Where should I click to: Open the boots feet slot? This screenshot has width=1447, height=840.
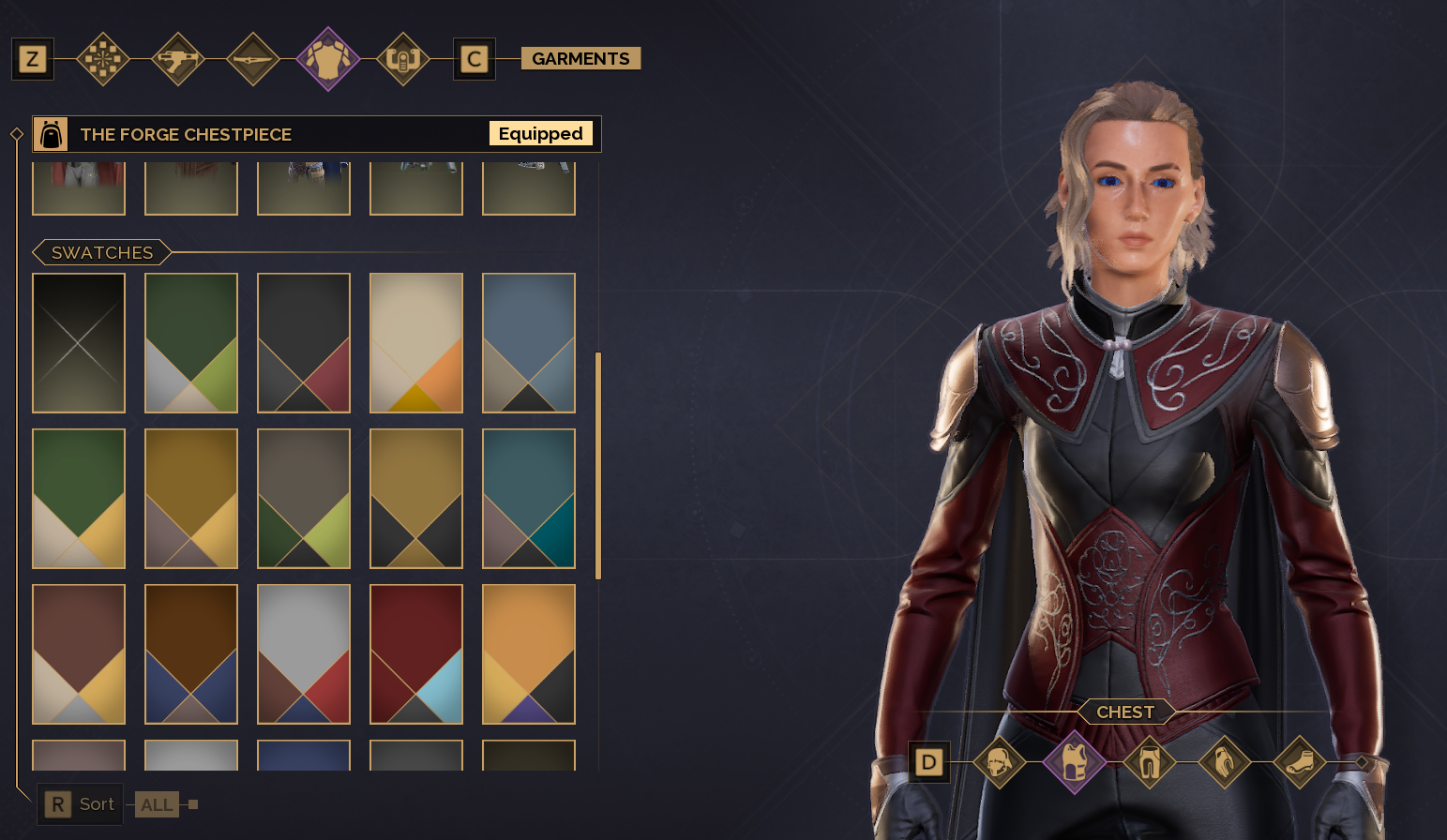[1300, 762]
